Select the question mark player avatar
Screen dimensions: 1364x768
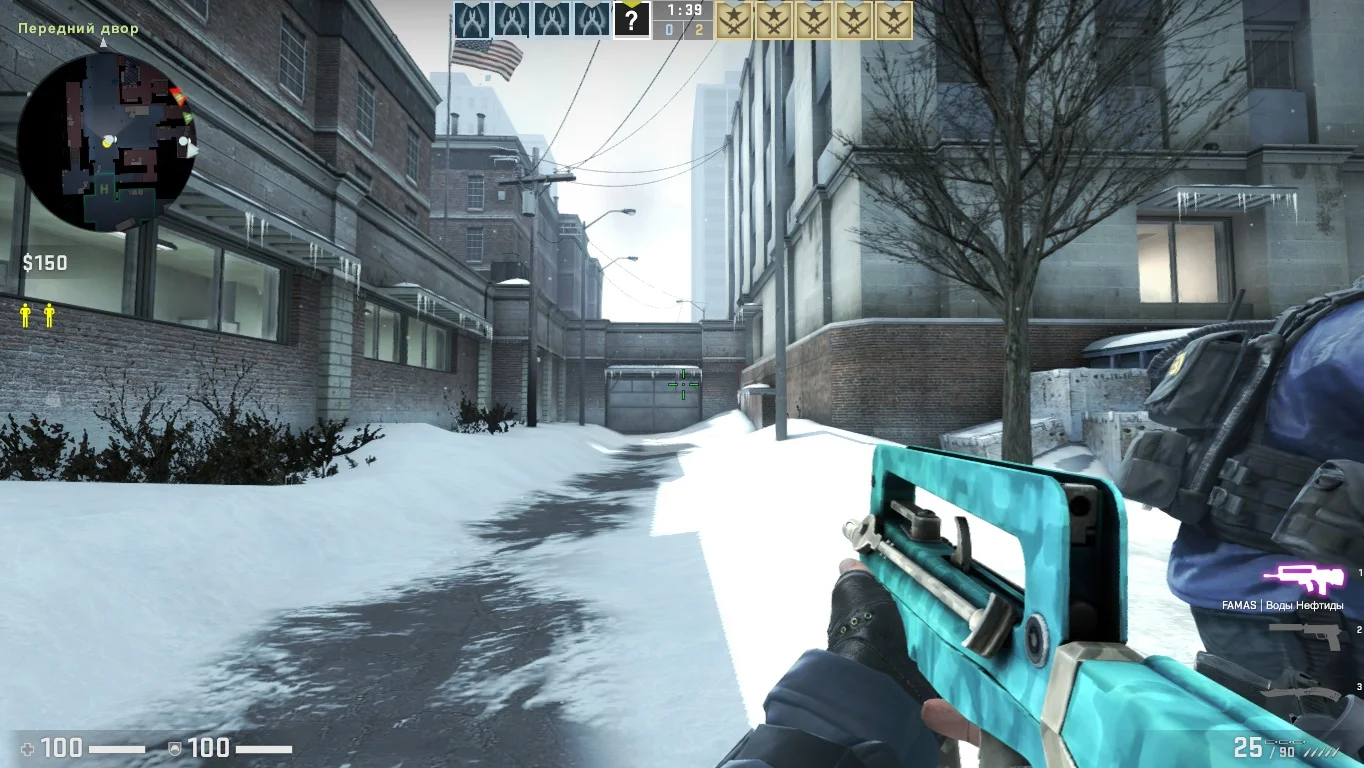coord(631,20)
